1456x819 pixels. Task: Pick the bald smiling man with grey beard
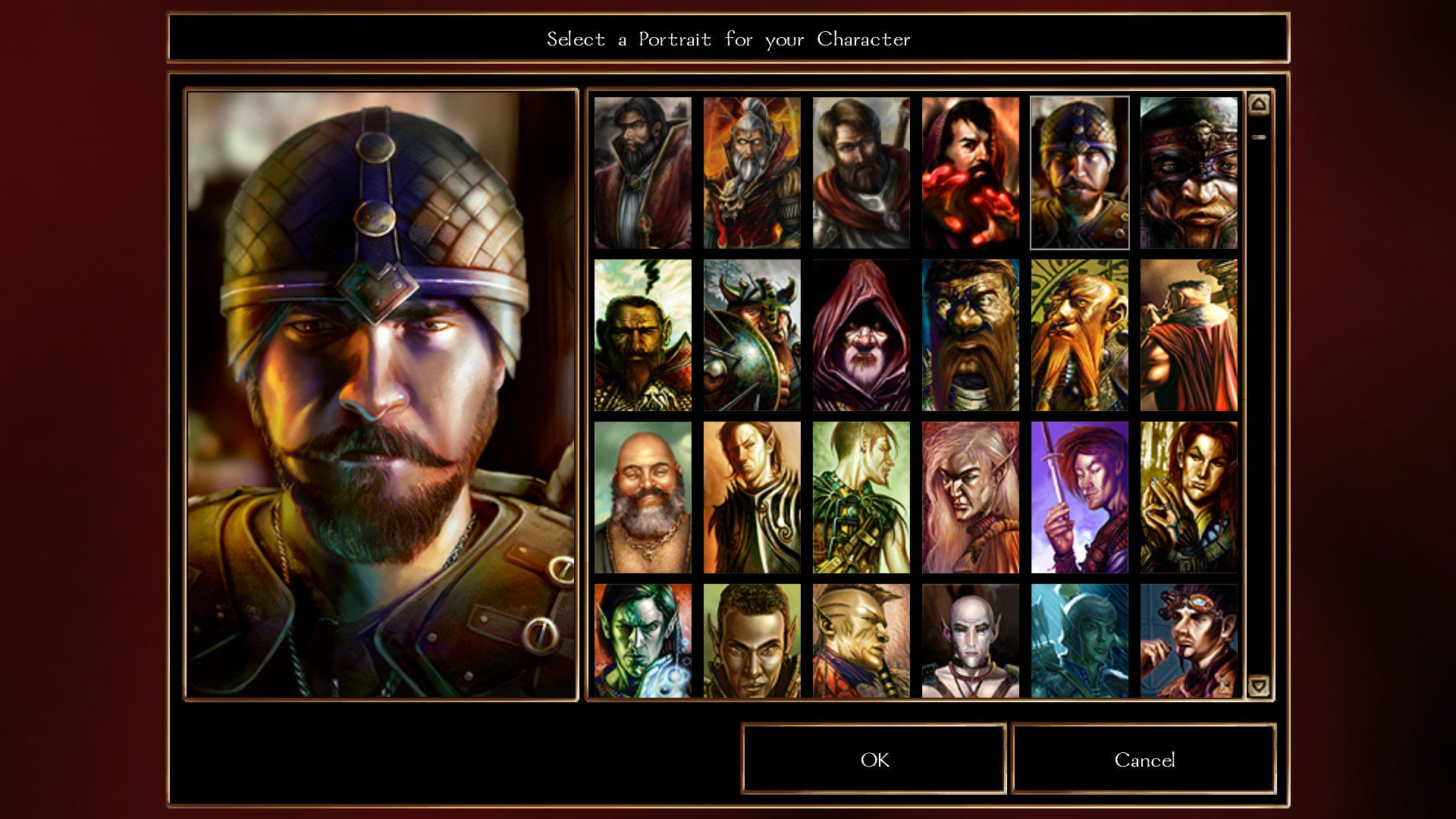[642, 497]
